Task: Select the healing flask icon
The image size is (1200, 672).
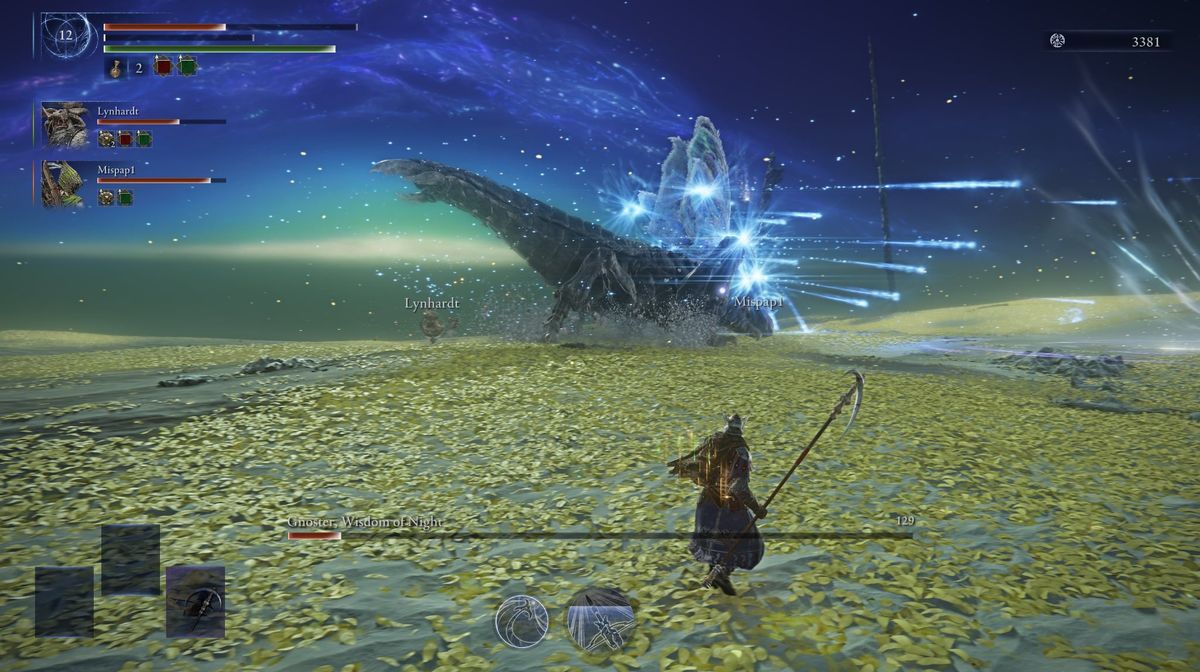Action: tap(117, 68)
